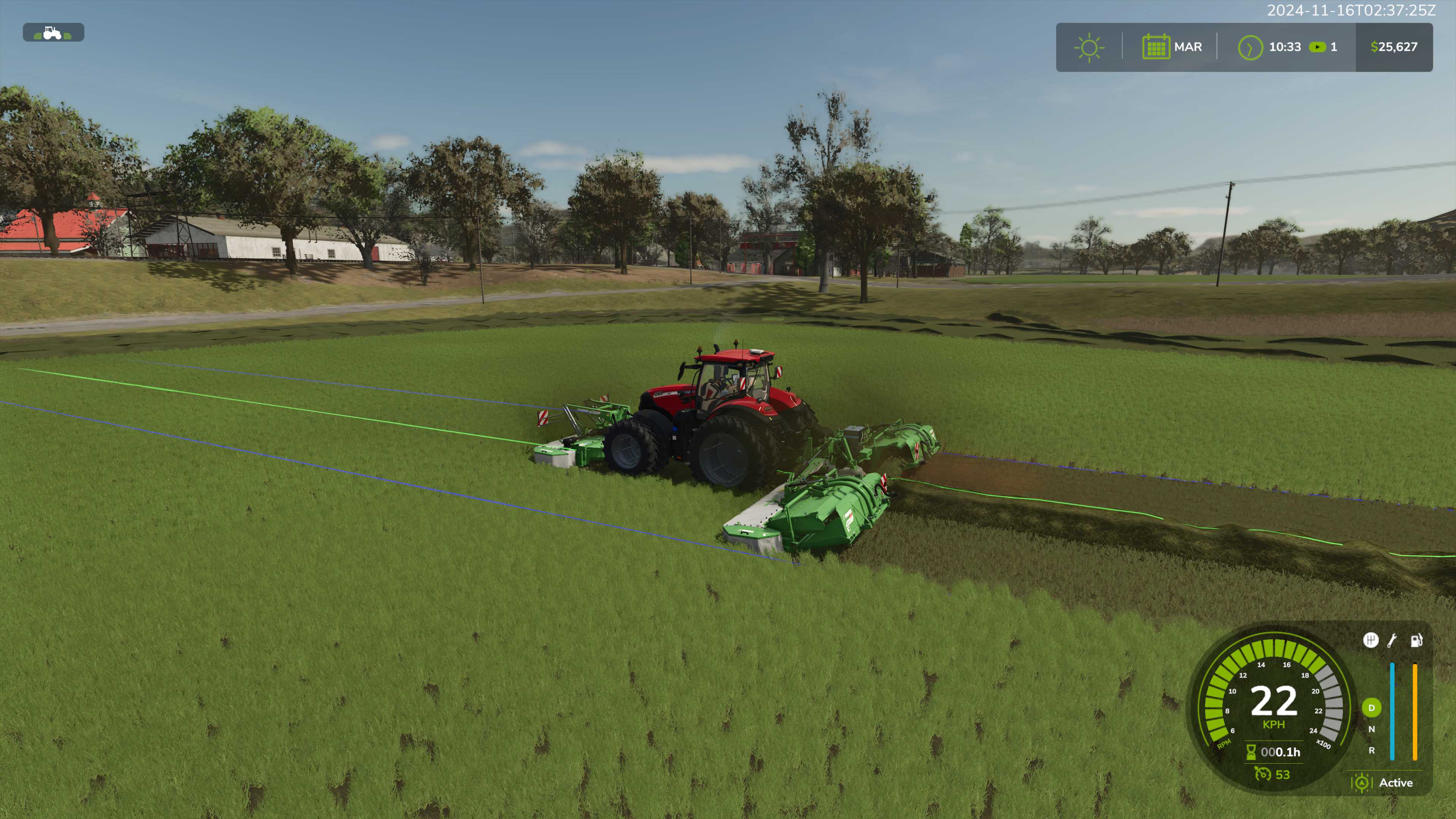
Task: Select the calendar icon beside MAR
Action: tap(1155, 47)
